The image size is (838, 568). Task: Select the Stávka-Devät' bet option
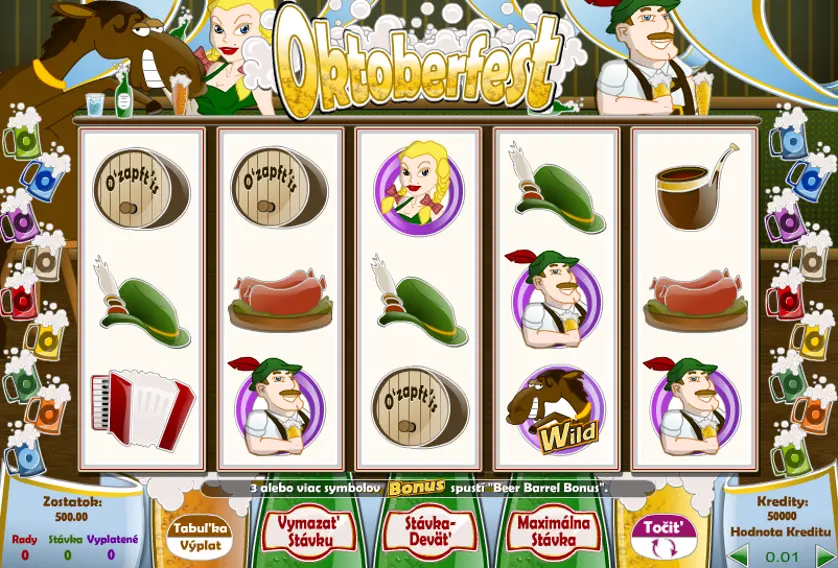click(432, 530)
